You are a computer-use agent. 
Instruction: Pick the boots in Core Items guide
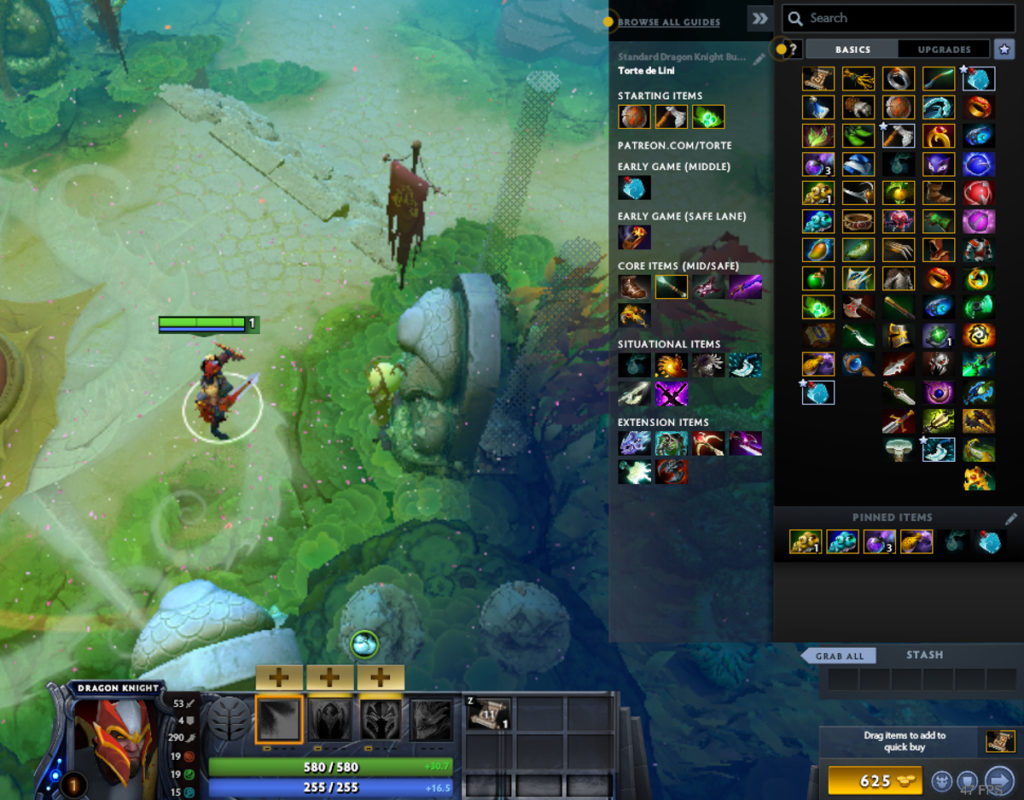[633, 288]
